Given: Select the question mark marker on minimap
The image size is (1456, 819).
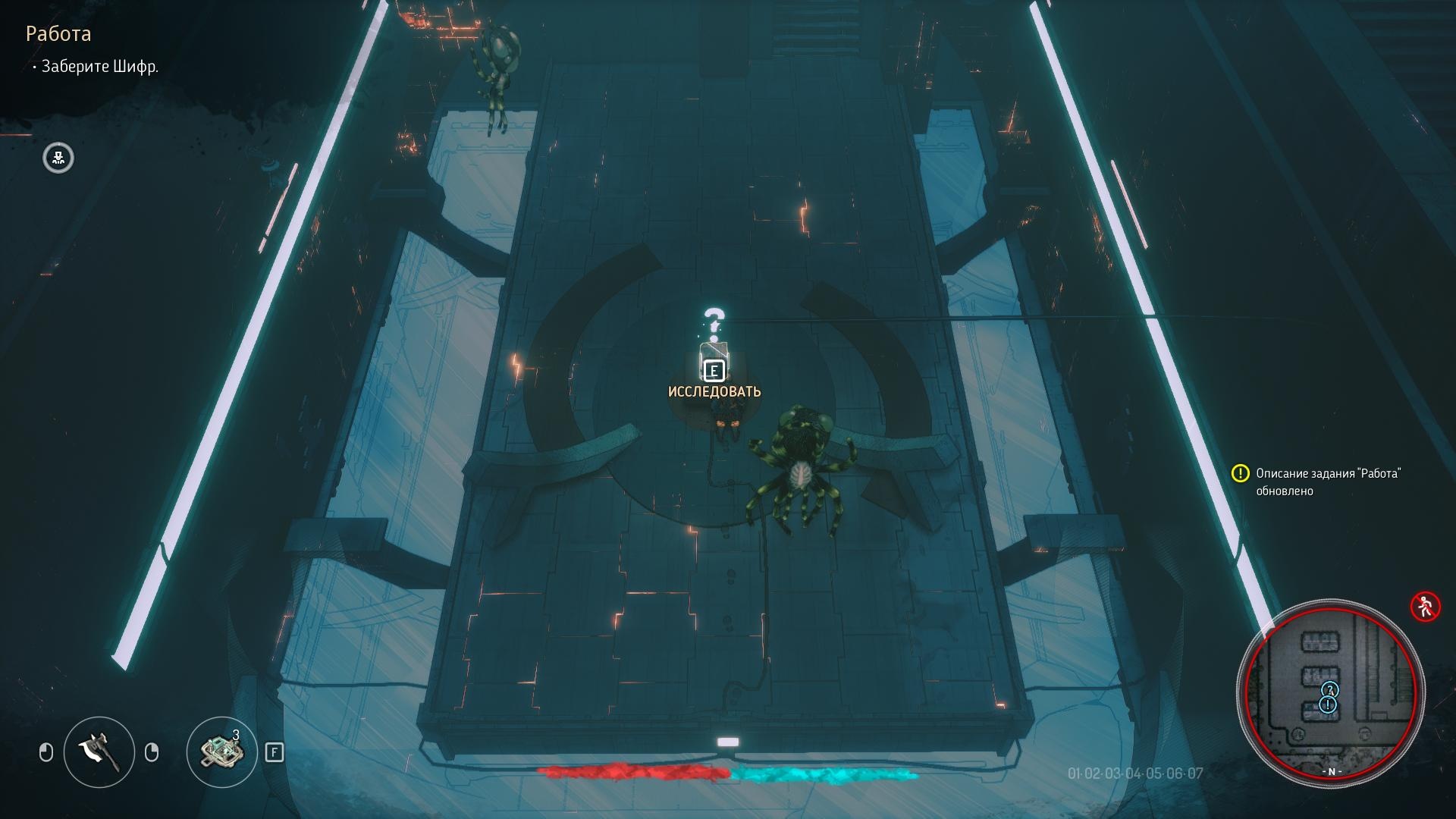Looking at the screenshot, I should 1329,689.
